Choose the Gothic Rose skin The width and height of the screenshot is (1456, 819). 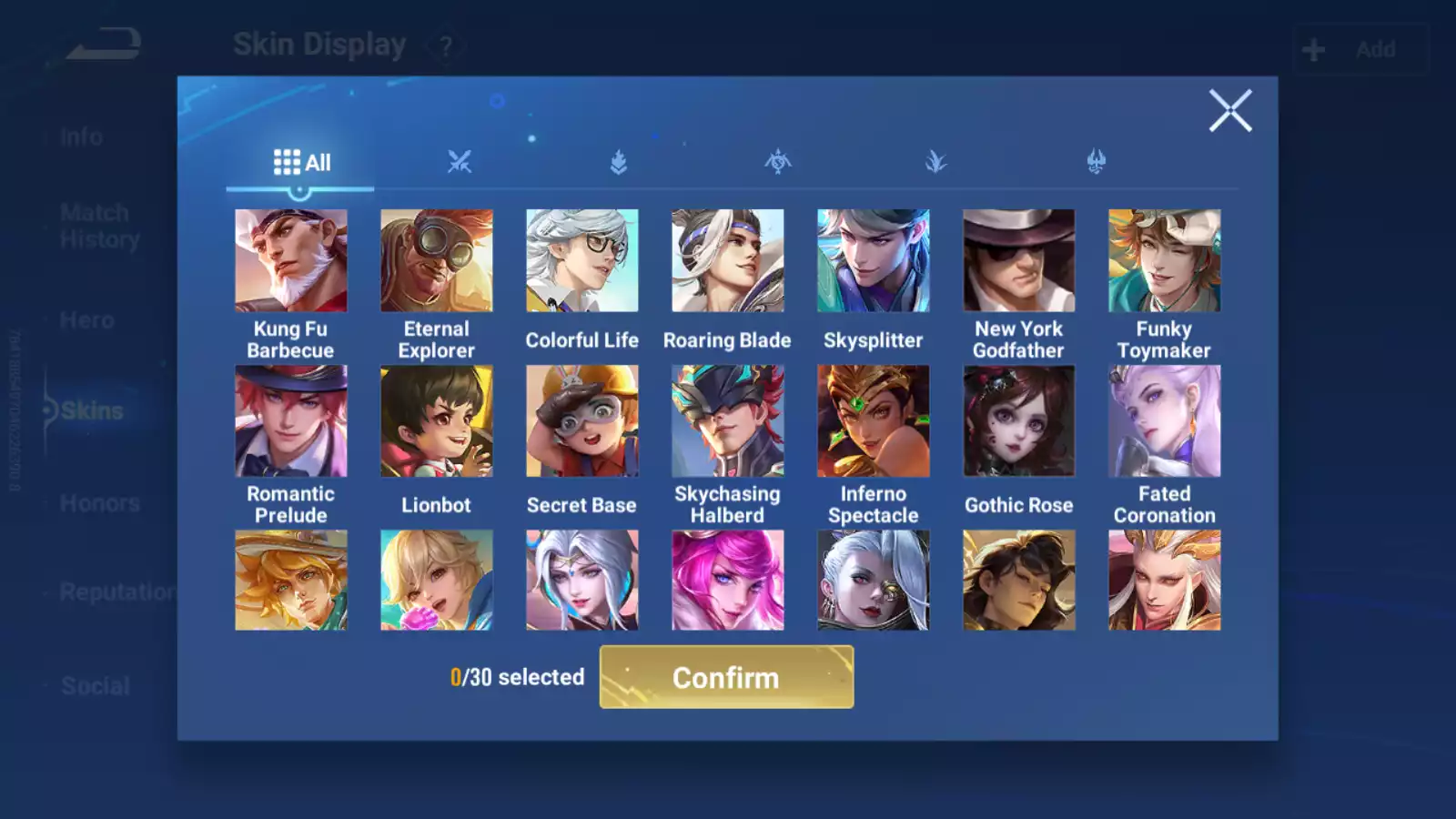click(1018, 421)
